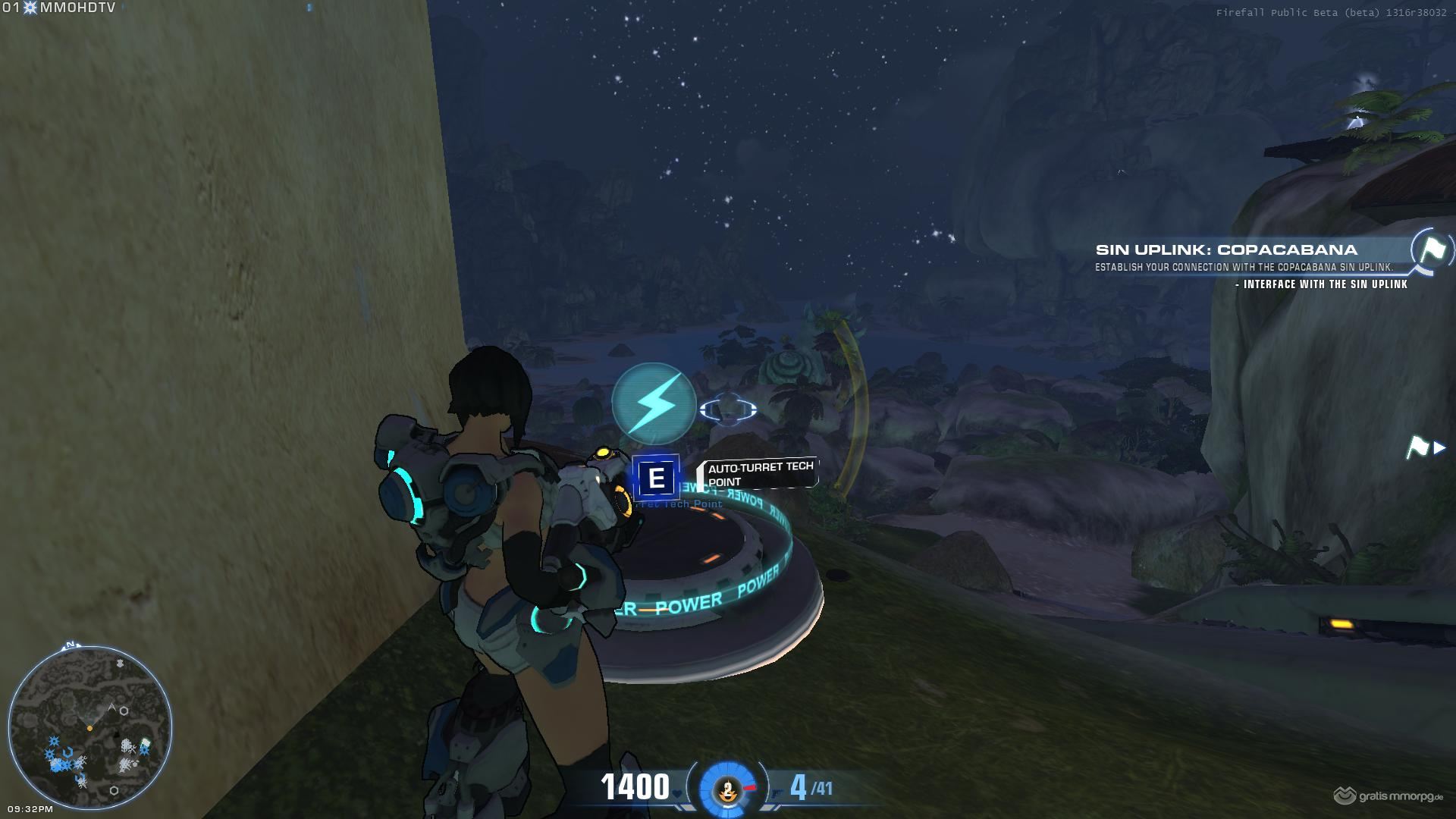
Task: Click the Auto-Turret Tech Point label
Action: tap(760, 473)
